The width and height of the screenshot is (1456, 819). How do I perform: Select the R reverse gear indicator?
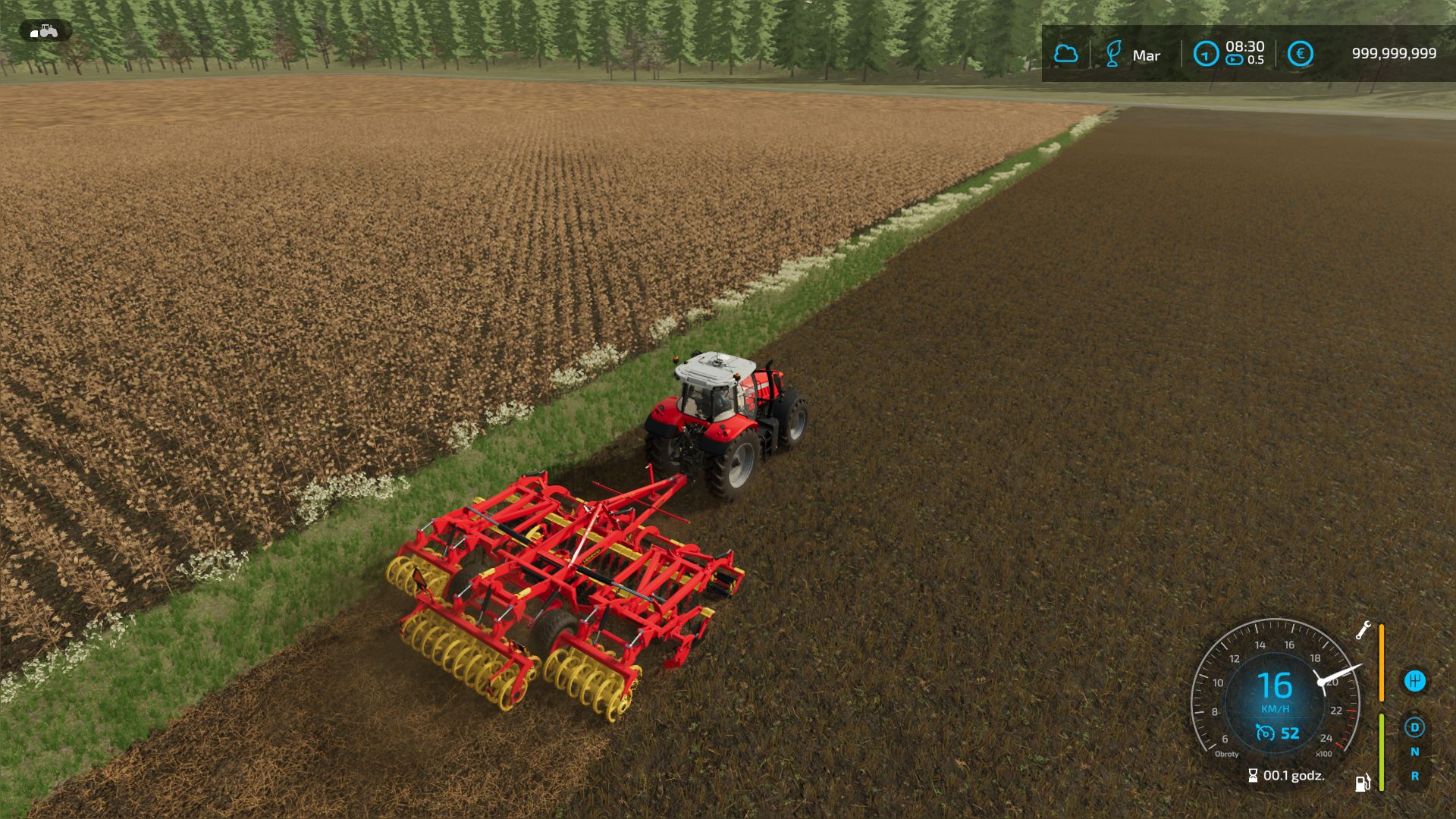[1414, 777]
